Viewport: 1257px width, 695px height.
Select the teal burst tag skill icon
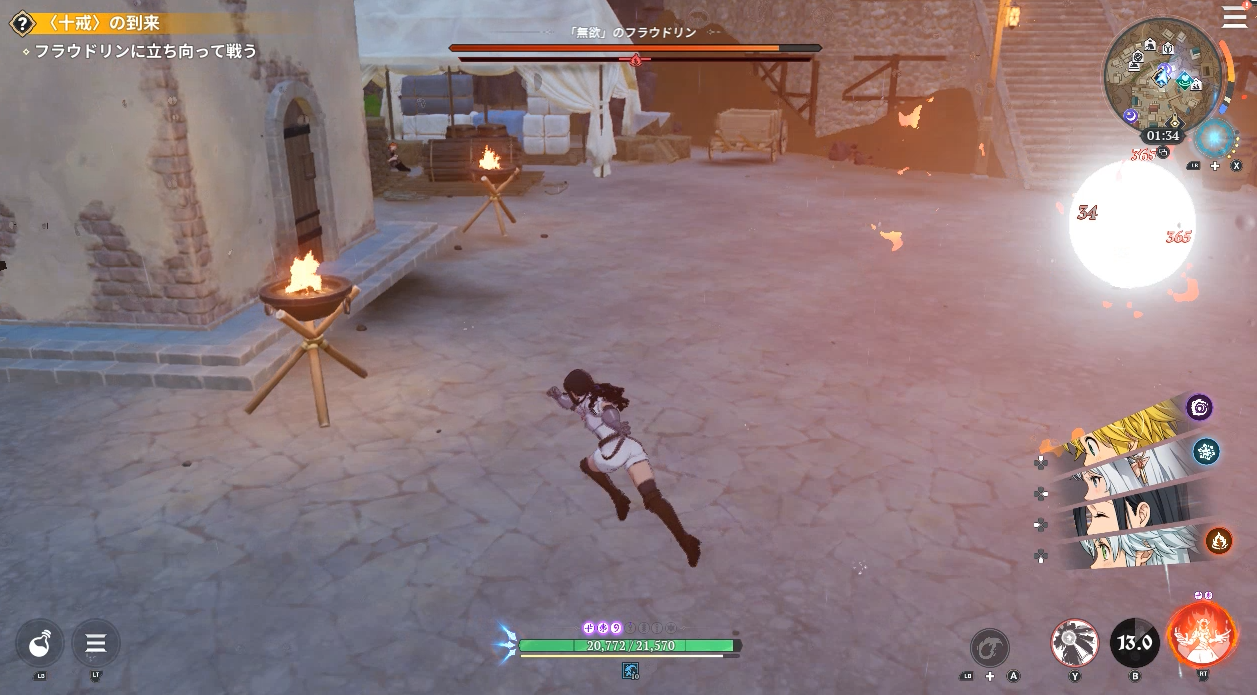pyautogui.click(x=1206, y=451)
